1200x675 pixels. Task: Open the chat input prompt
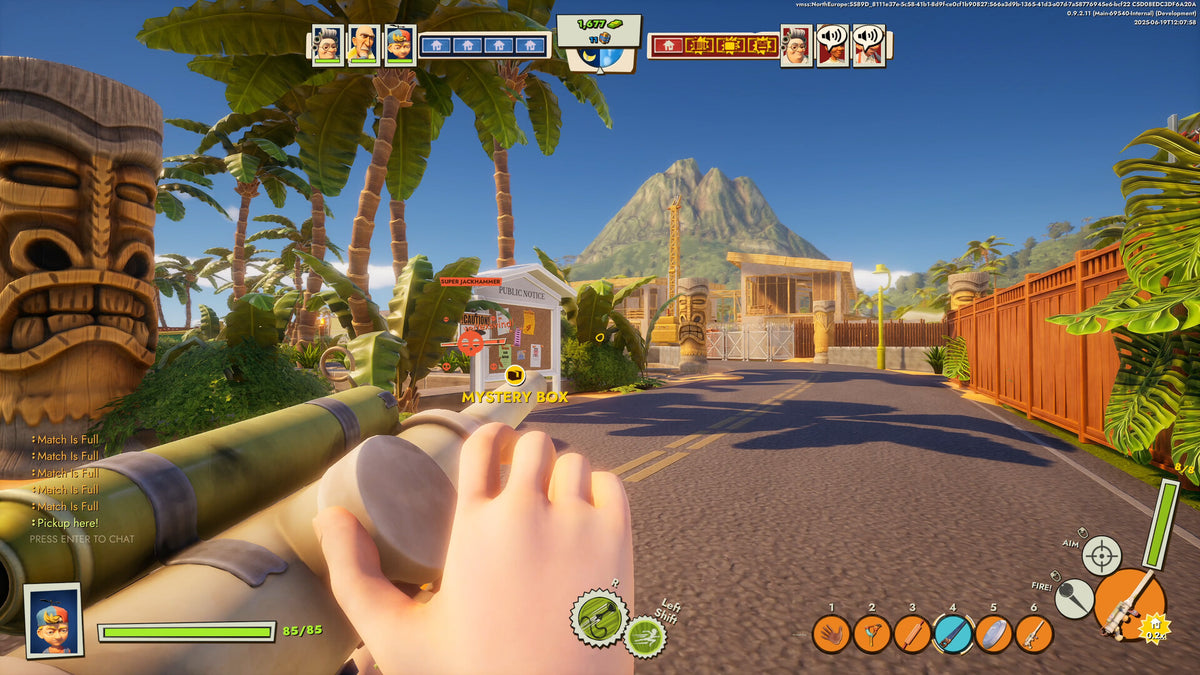(82, 539)
